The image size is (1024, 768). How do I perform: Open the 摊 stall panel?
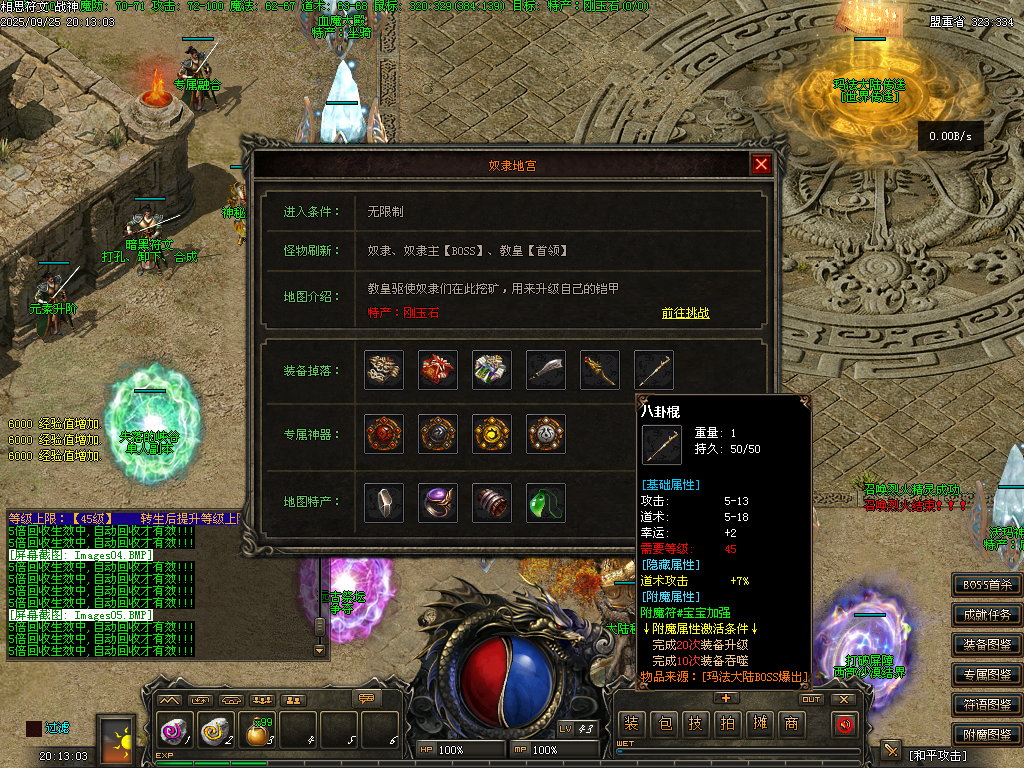click(x=760, y=724)
